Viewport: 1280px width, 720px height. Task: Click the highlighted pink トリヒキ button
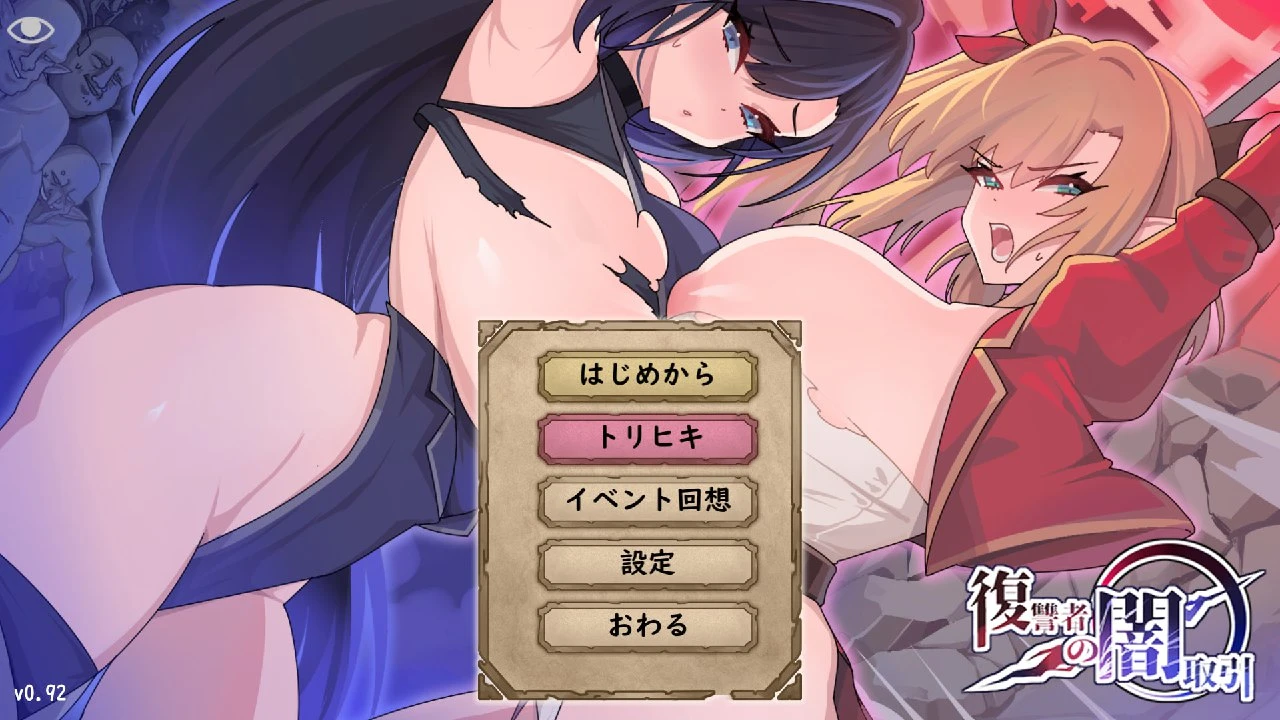pyautogui.click(x=648, y=437)
